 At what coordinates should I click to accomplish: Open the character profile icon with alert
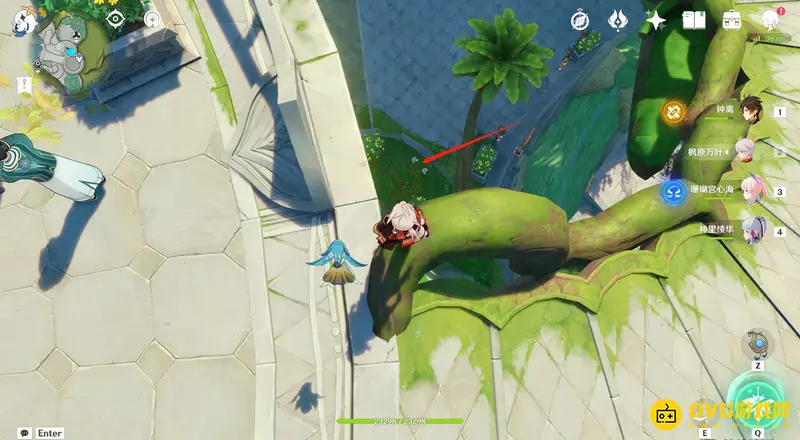[x=771, y=19]
